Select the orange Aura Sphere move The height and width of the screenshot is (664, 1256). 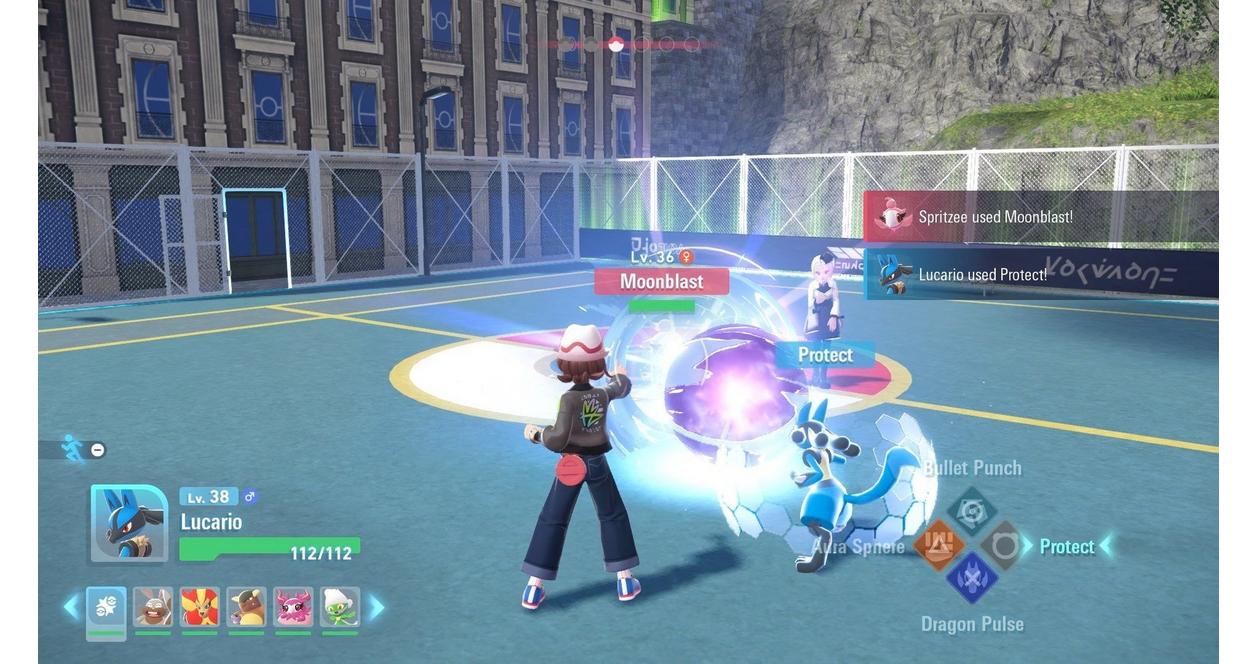point(939,545)
